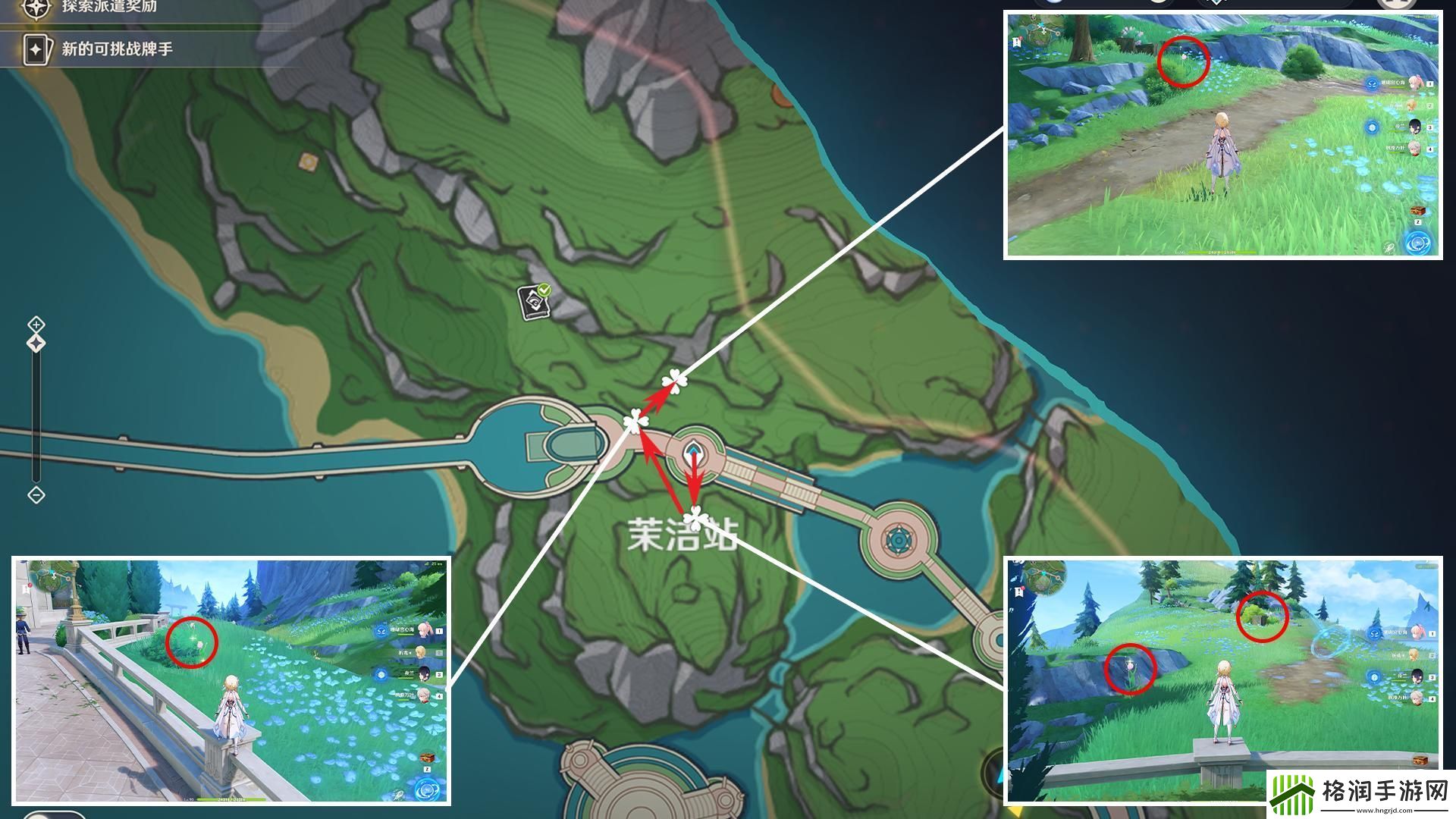The width and height of the screenshot is (1456, 819).
Task: Toggle to party member 4 in bottom-left screenshot
Action: pyautogui.click(x=424, y=695)
